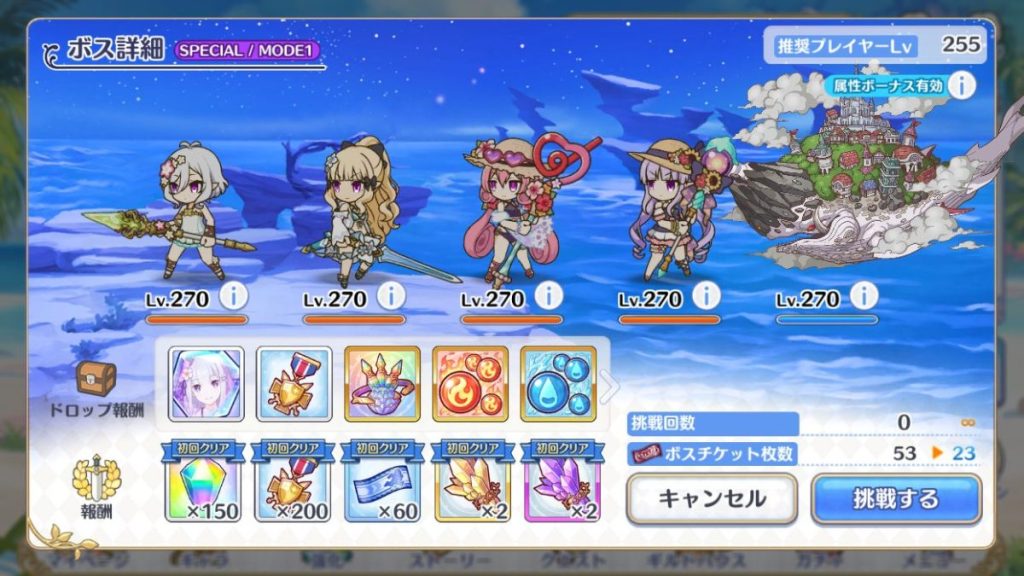Show info for the white-haired spear girl
1024x576 pixels.
coord(233,296)
